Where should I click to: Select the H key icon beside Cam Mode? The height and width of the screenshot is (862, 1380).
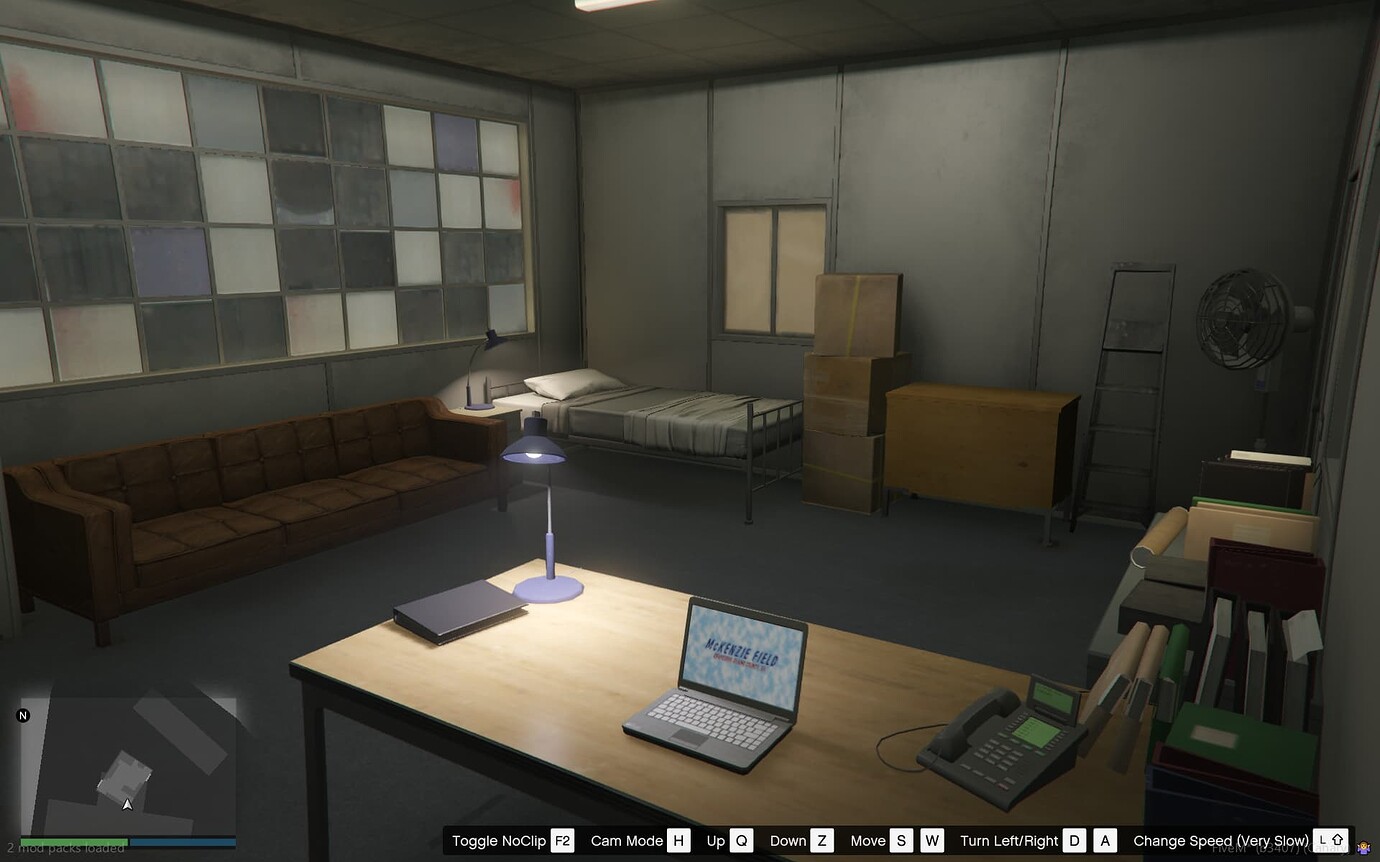click(x=678, y=840)
